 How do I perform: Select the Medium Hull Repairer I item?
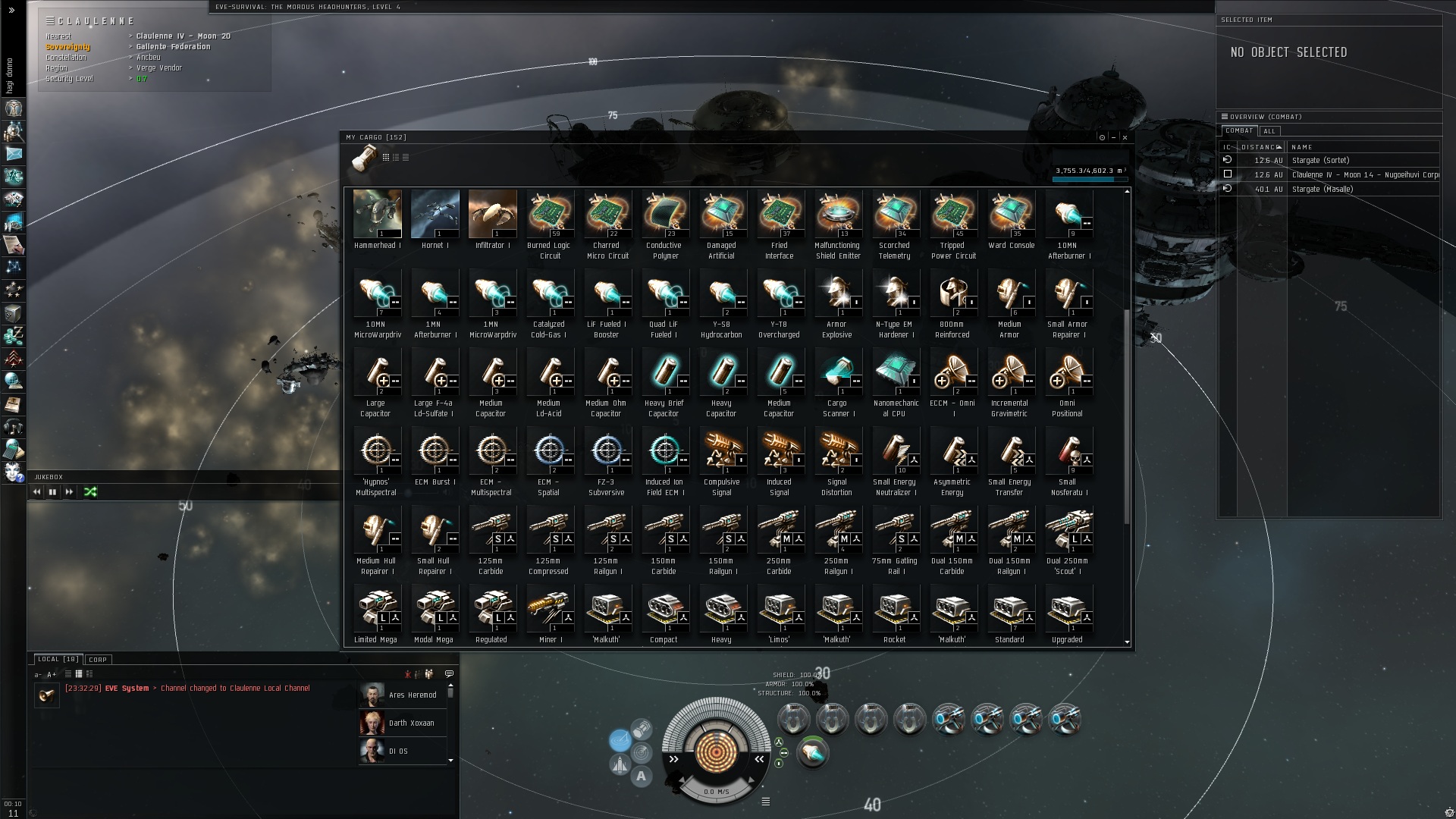tap(377, 530)
